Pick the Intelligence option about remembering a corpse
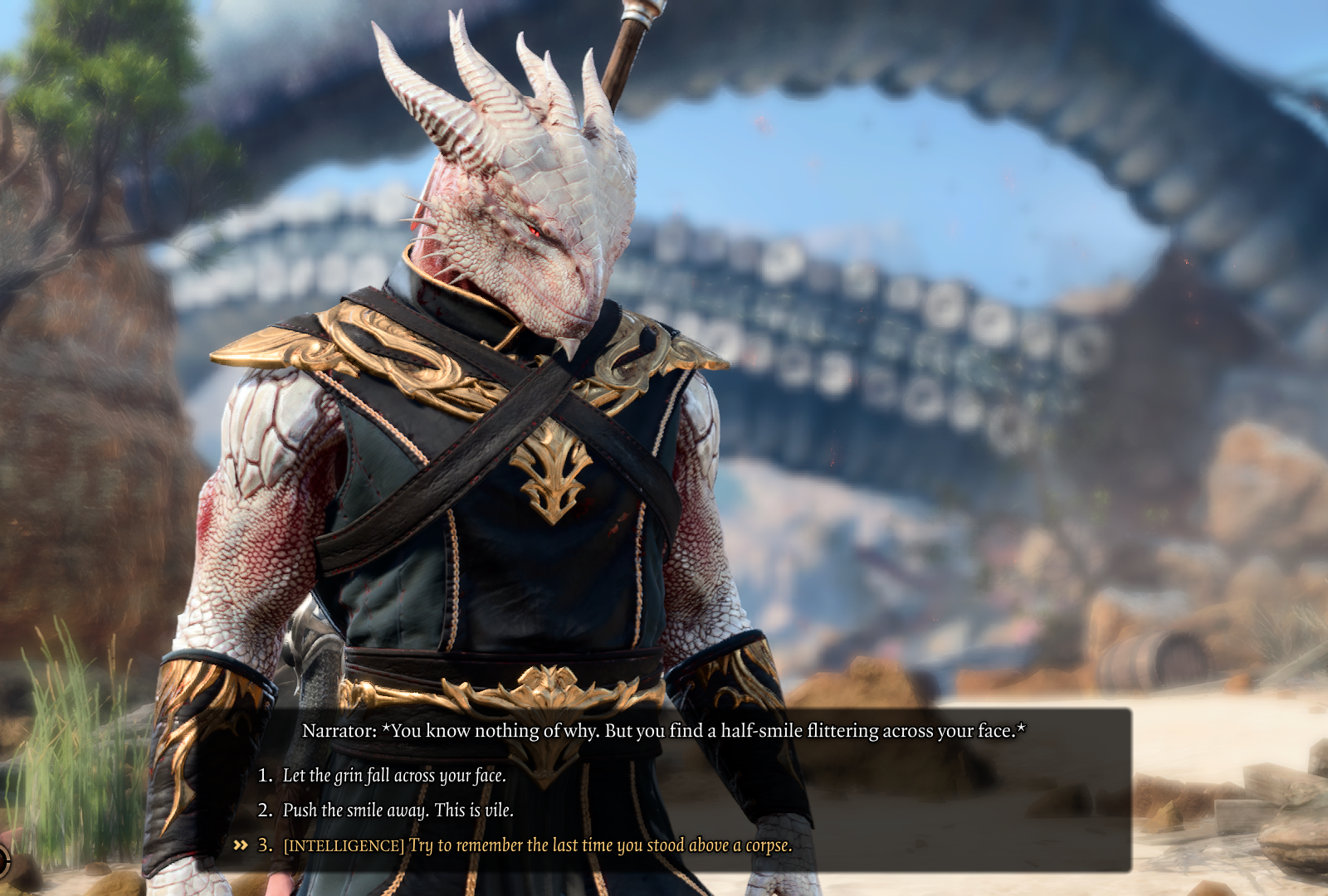The image size is (1328, 896). pos(537,845)
